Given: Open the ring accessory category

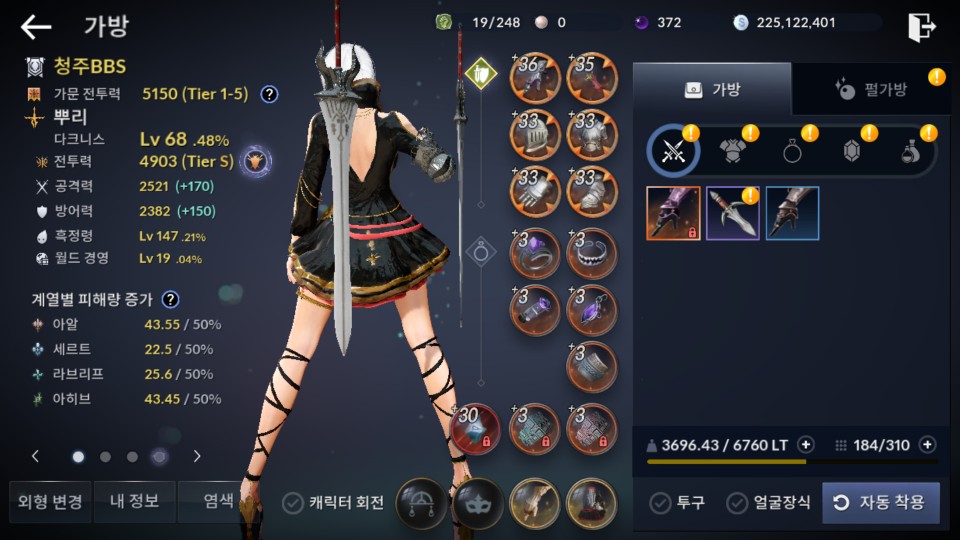Looking at the screenshot, I should (794, 151).
